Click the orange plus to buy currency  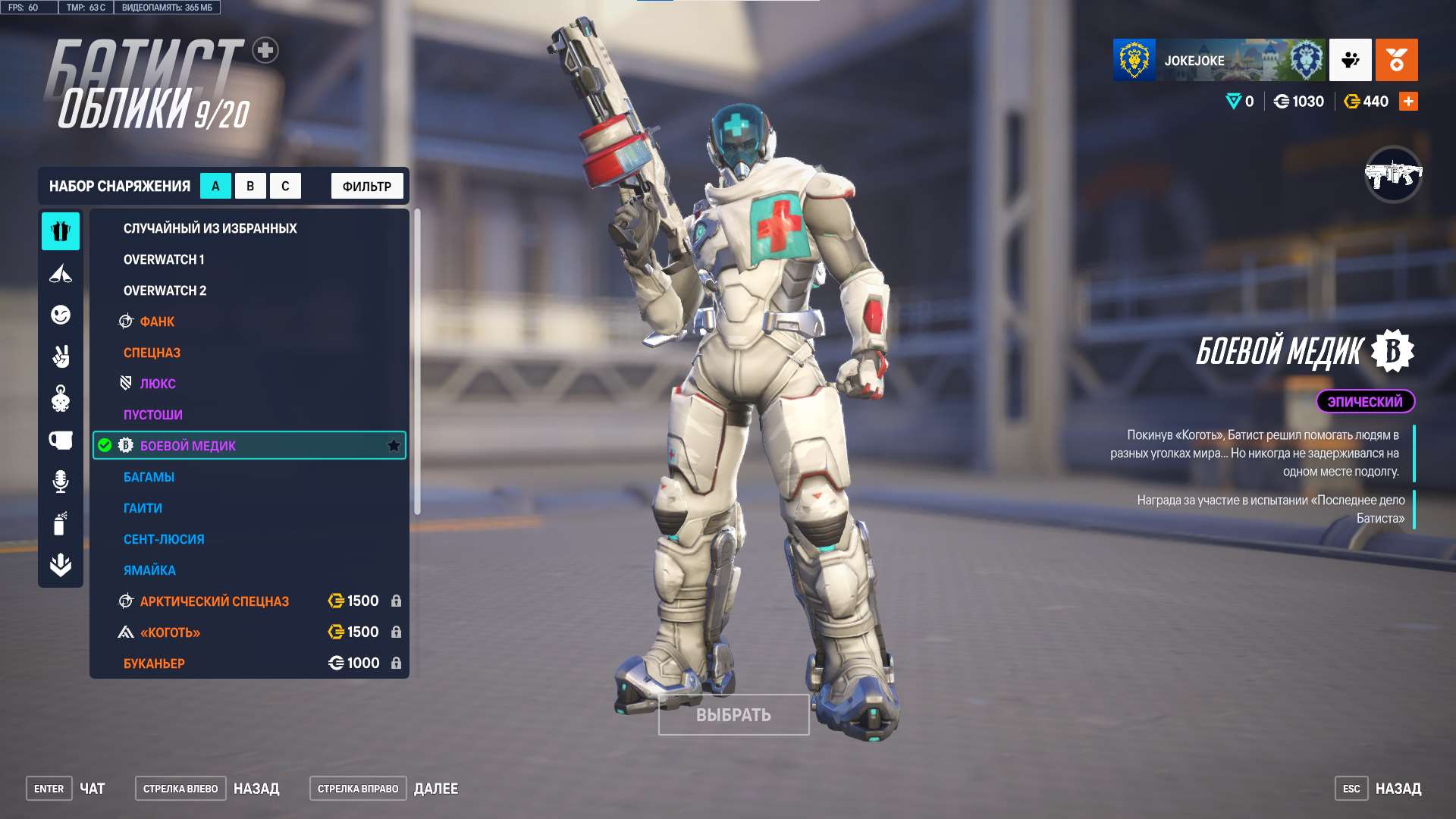[1408, 100]
